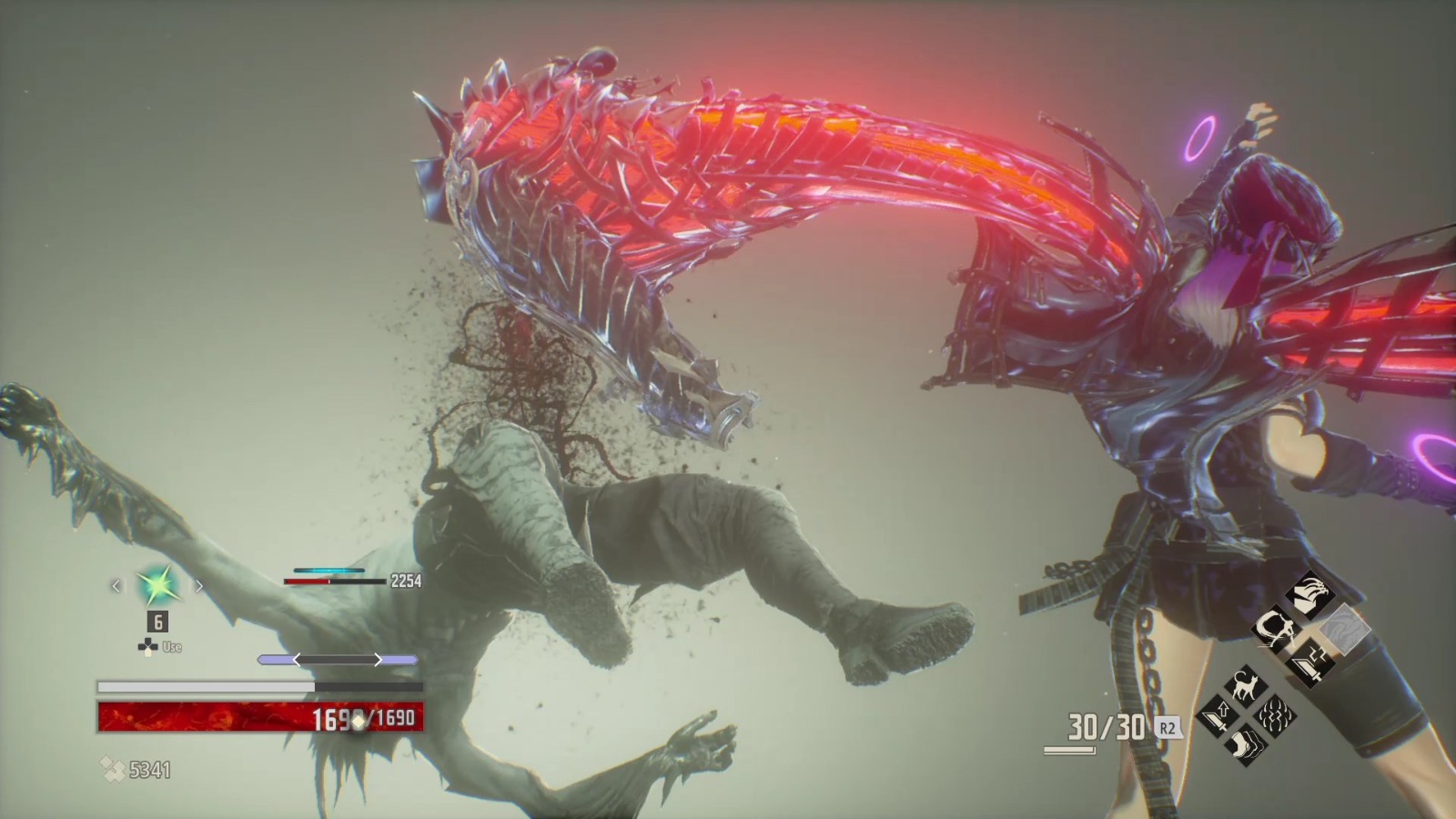The width and height of the screenshot is (1456, 819).
Task: Click the left arrow on the purple gauge
Action: [298, 659]
